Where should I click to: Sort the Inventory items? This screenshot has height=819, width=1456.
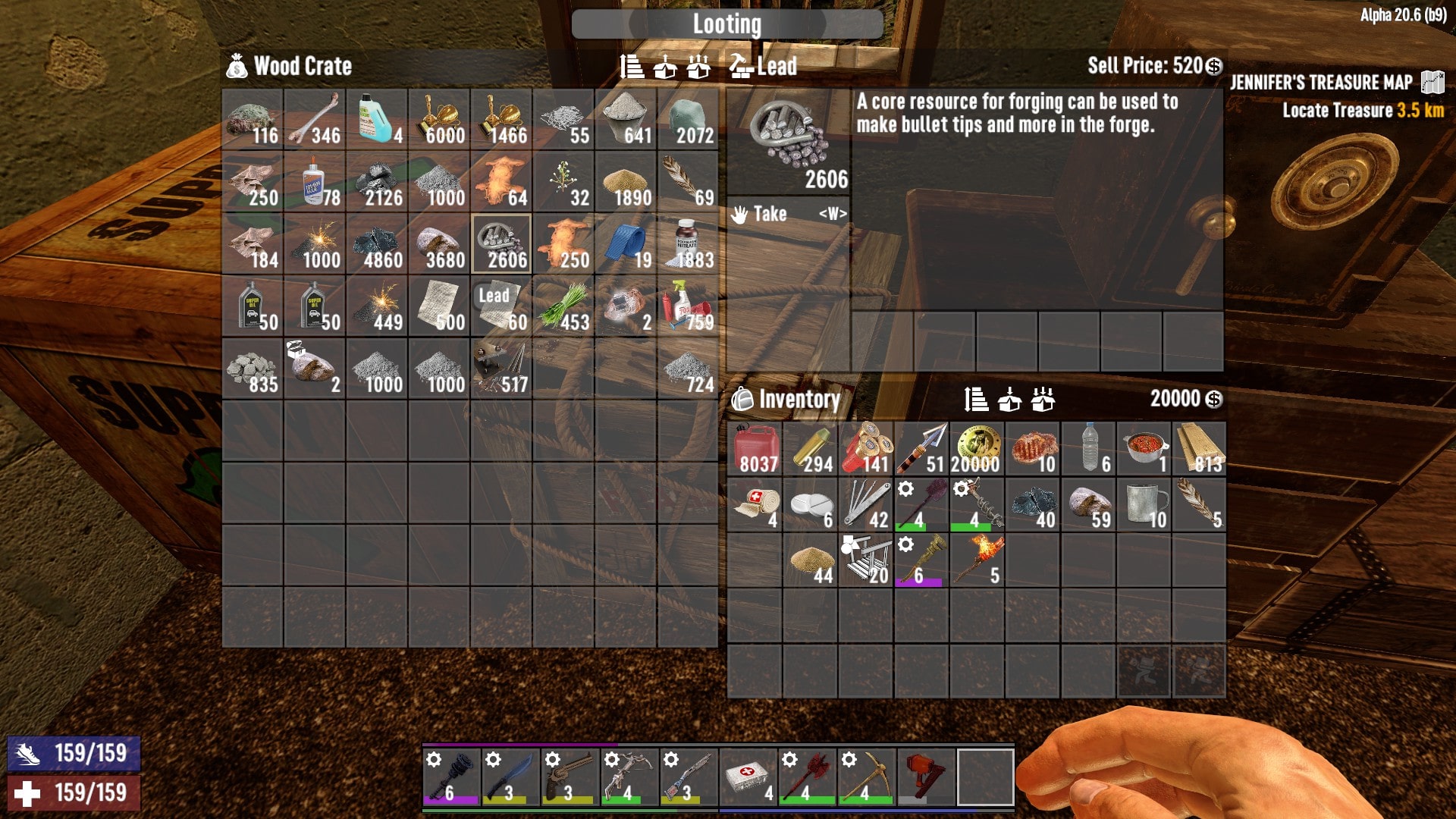tap(976, 399)
